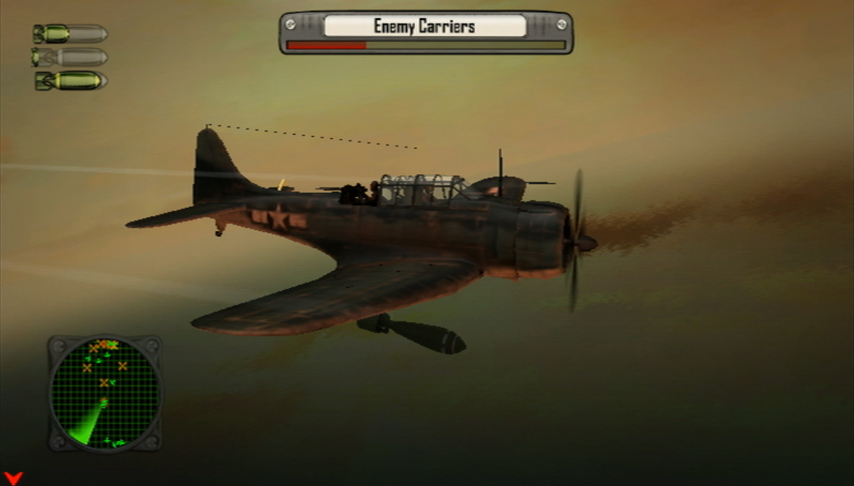Click the circular green radar minimap
This screenshot has width=854, height=486.
[104, 392]
